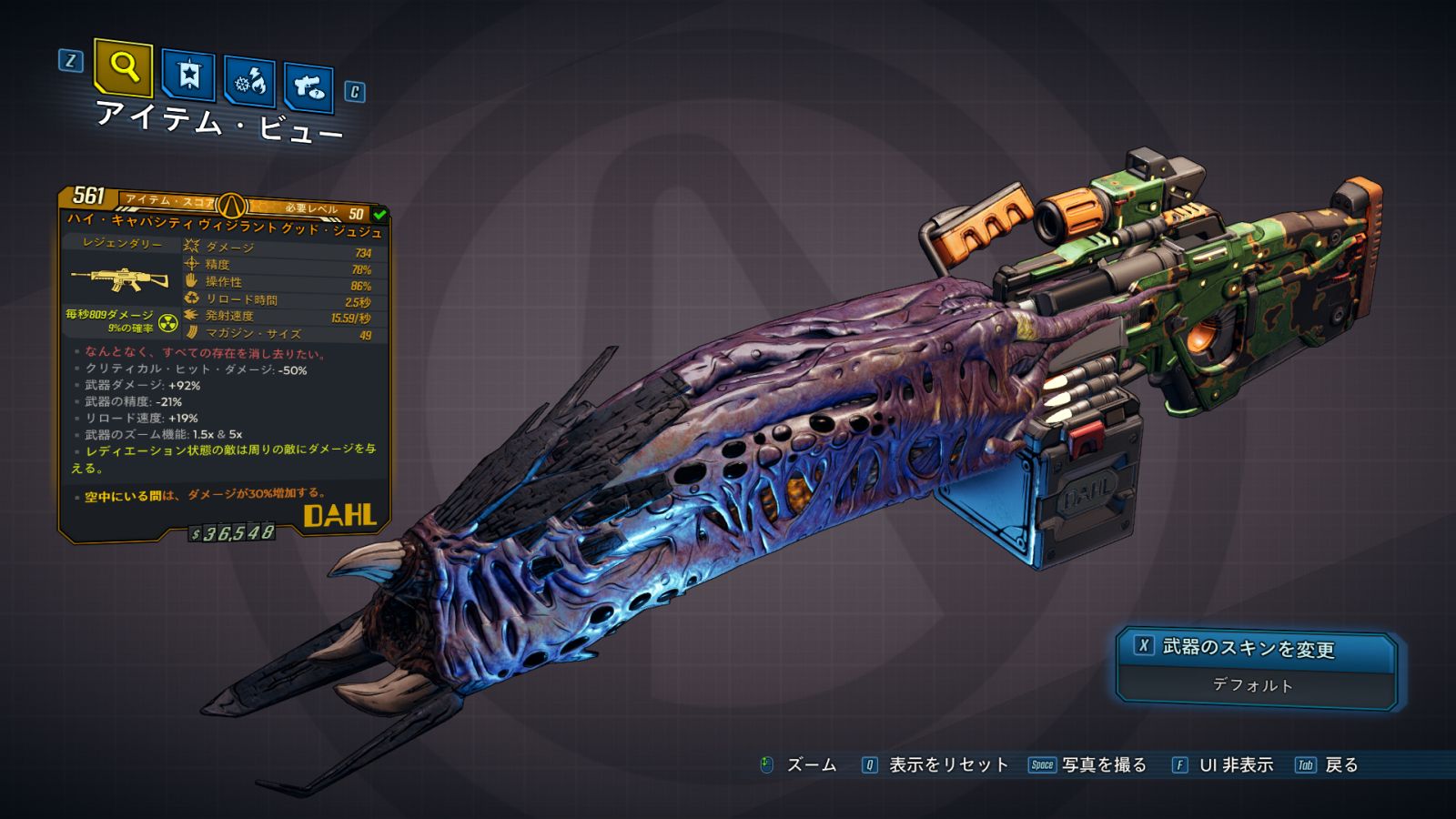Image resolution: width=1456 pixels, height=819 pixels.
Task: Click the DAHL item card
Action: 224,364
